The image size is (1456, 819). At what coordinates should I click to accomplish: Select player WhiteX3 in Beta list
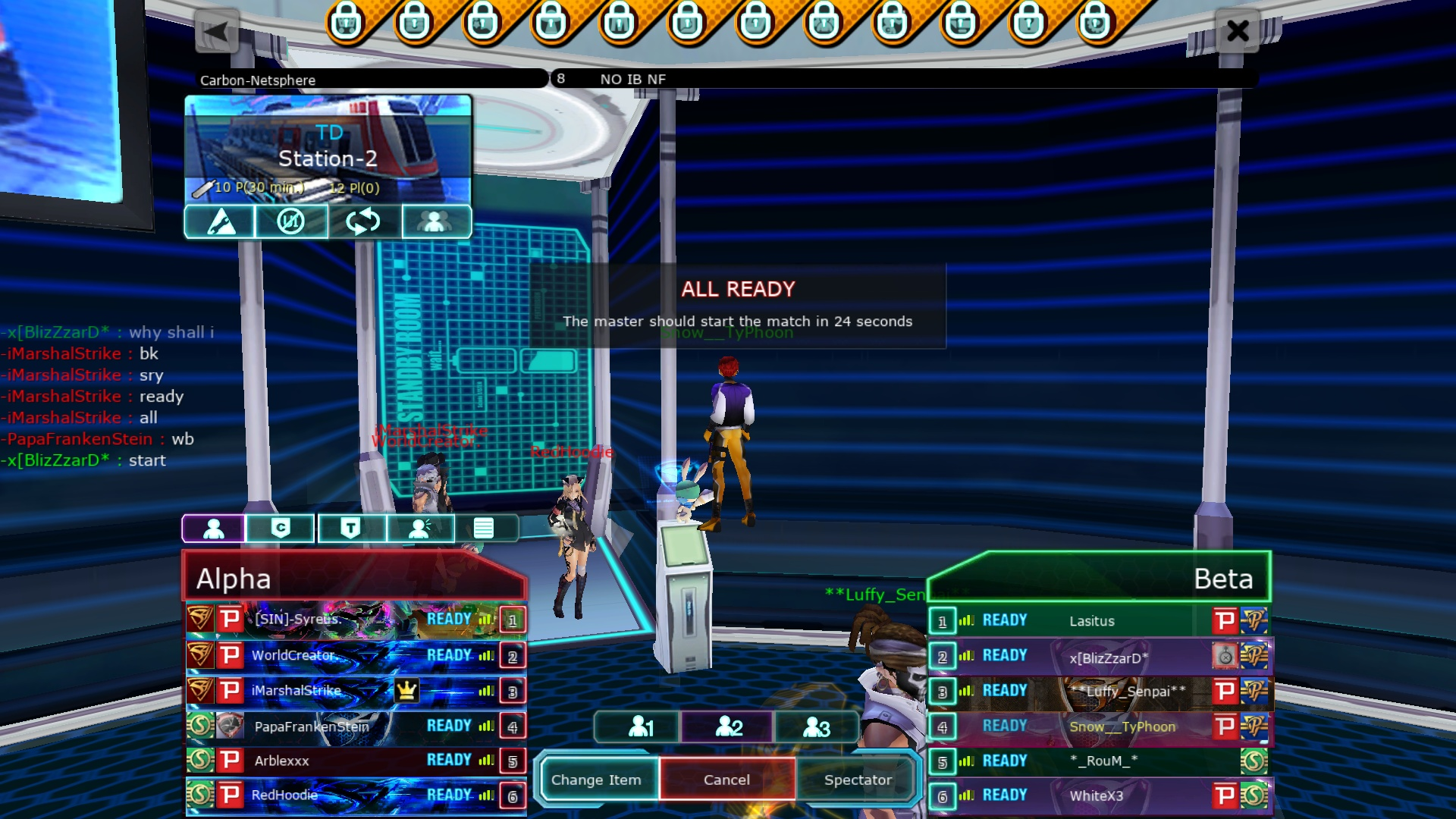1096,795
